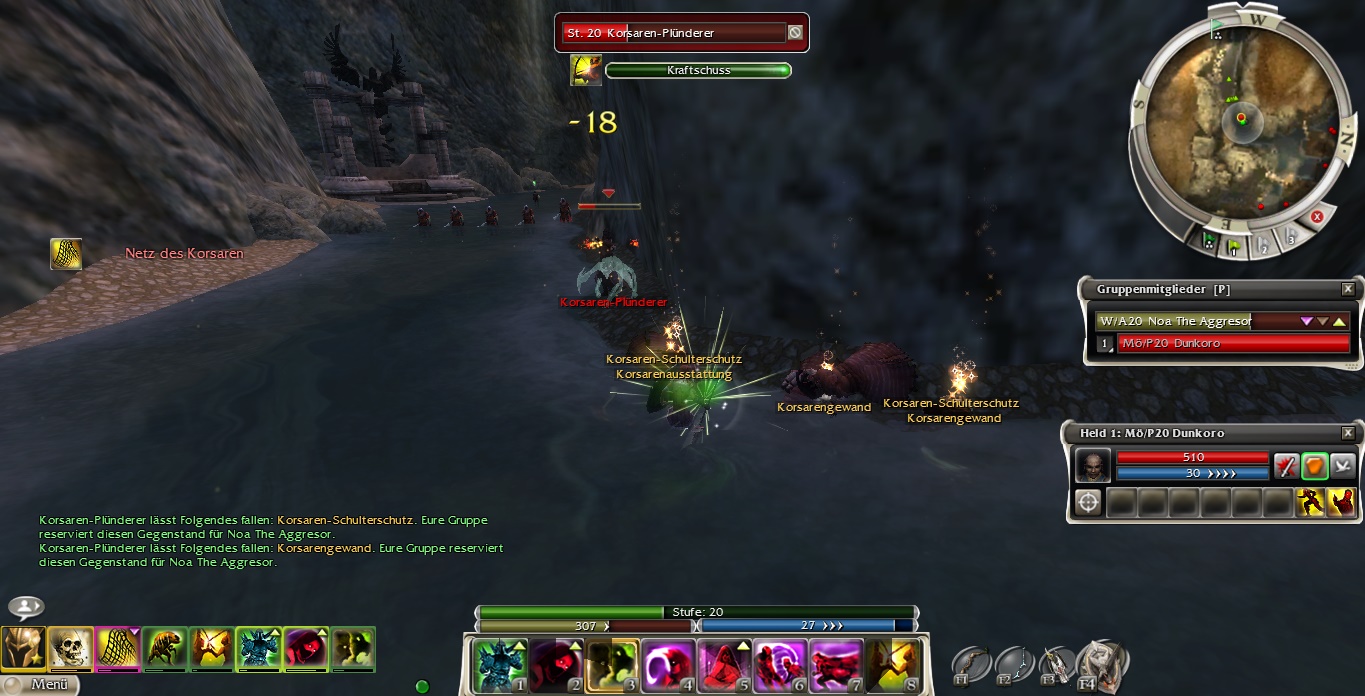The height and width of the screenshot is (696, 1365).
Task: Clear flags with the red X compass button
Action: 1317,216
